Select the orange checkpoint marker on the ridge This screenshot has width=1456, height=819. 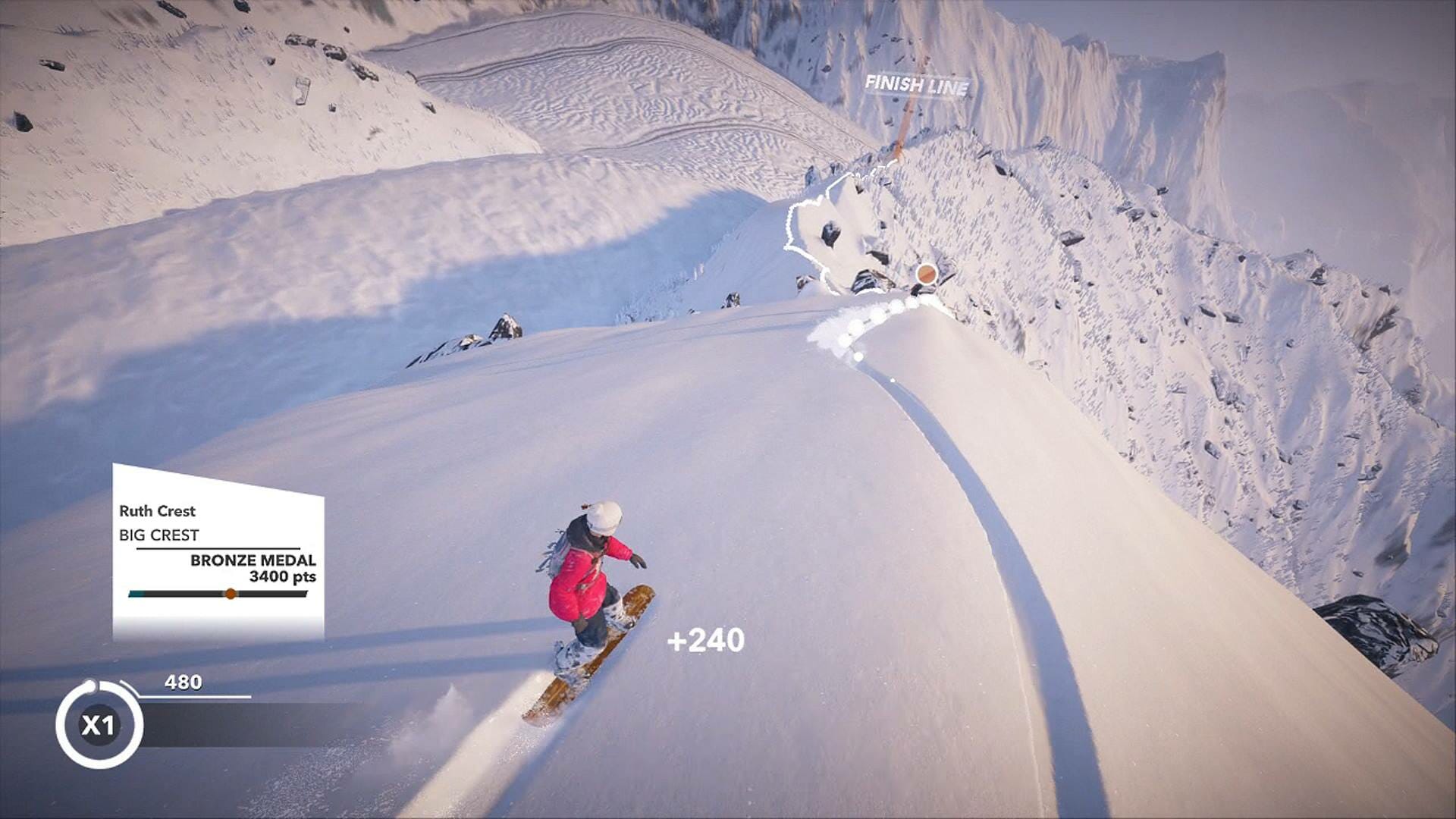tap(926, 275)
